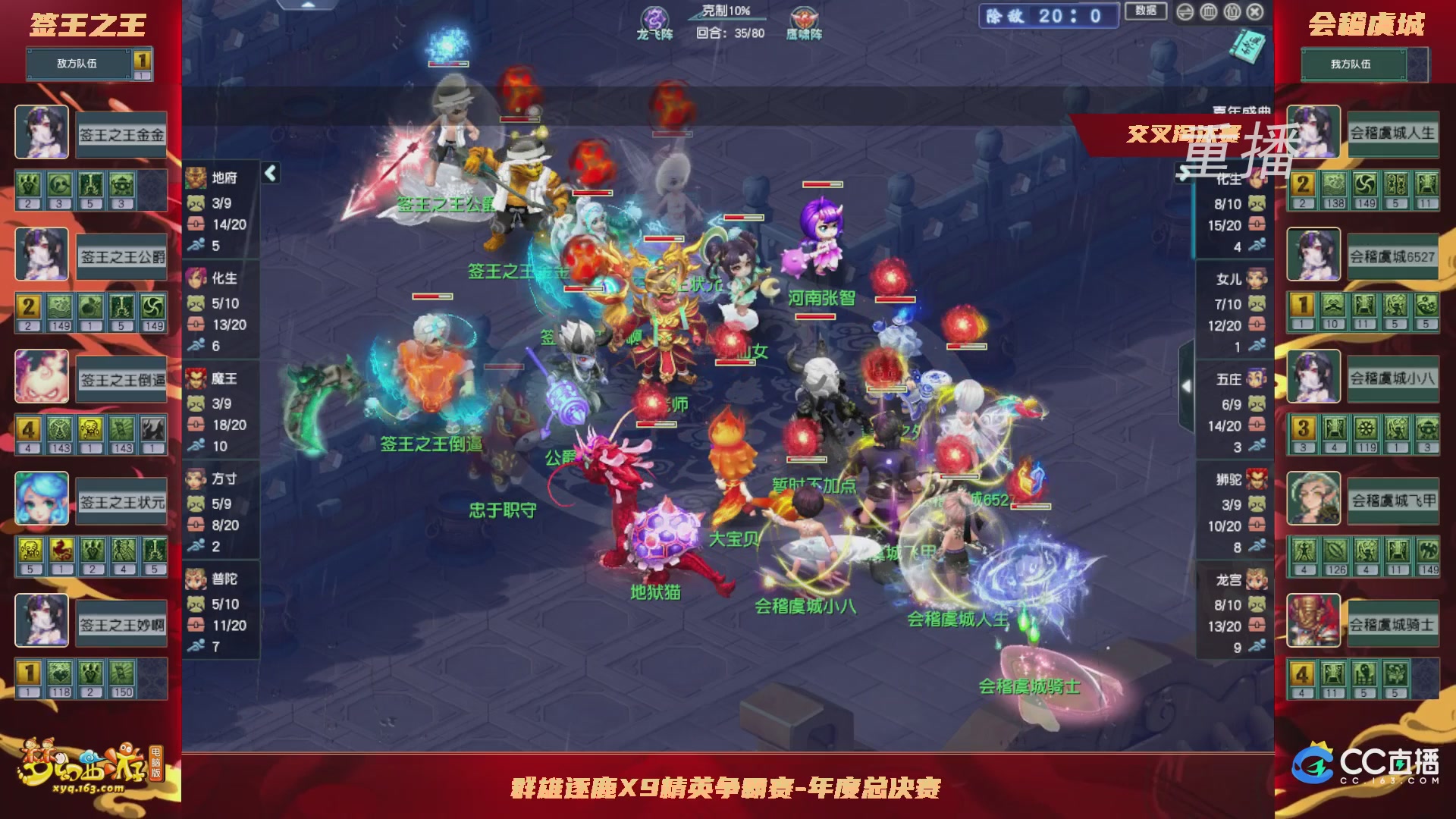Click the 龙宫 sect icon in right panel
This screenshot has width=1456, height=819.
[x=1259, y=579]
